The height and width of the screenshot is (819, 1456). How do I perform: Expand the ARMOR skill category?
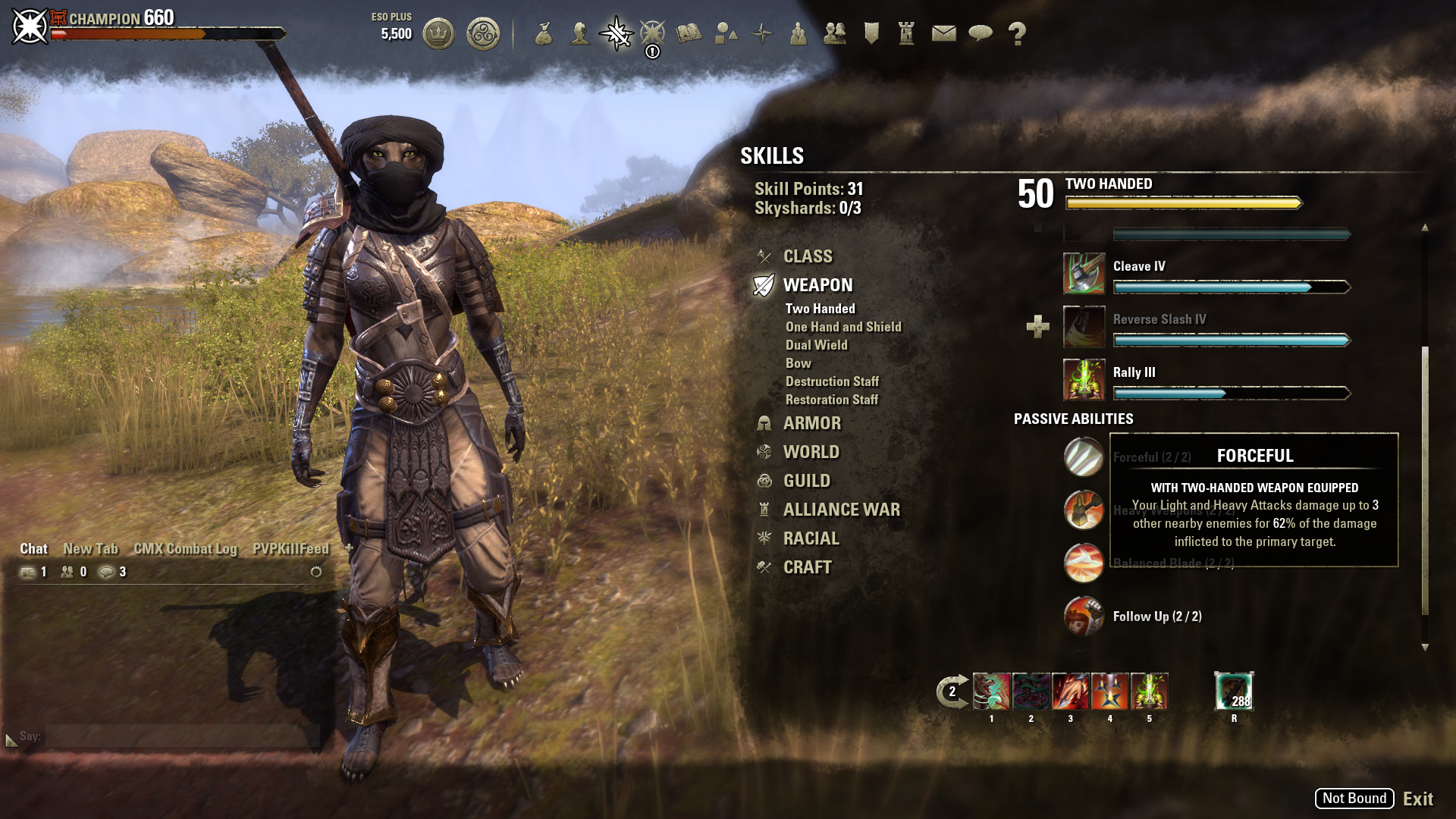(811, 423)
